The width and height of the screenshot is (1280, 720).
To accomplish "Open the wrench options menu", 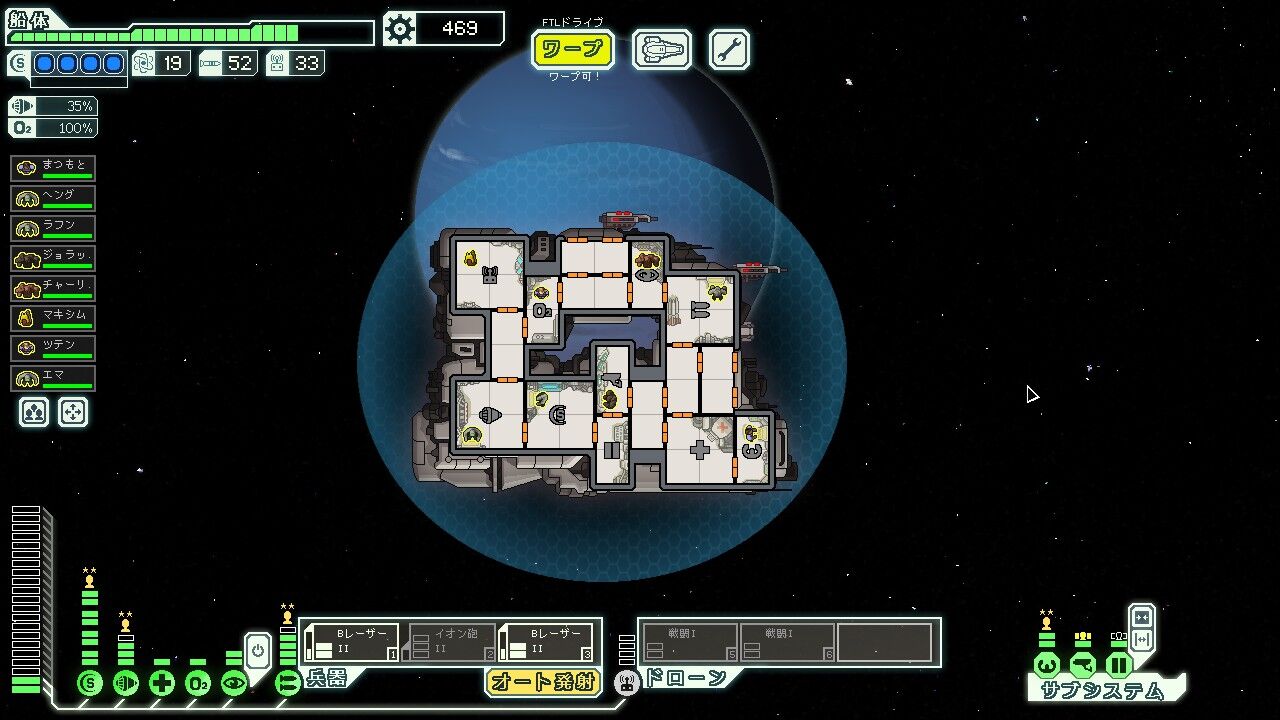I will [729, 49].
